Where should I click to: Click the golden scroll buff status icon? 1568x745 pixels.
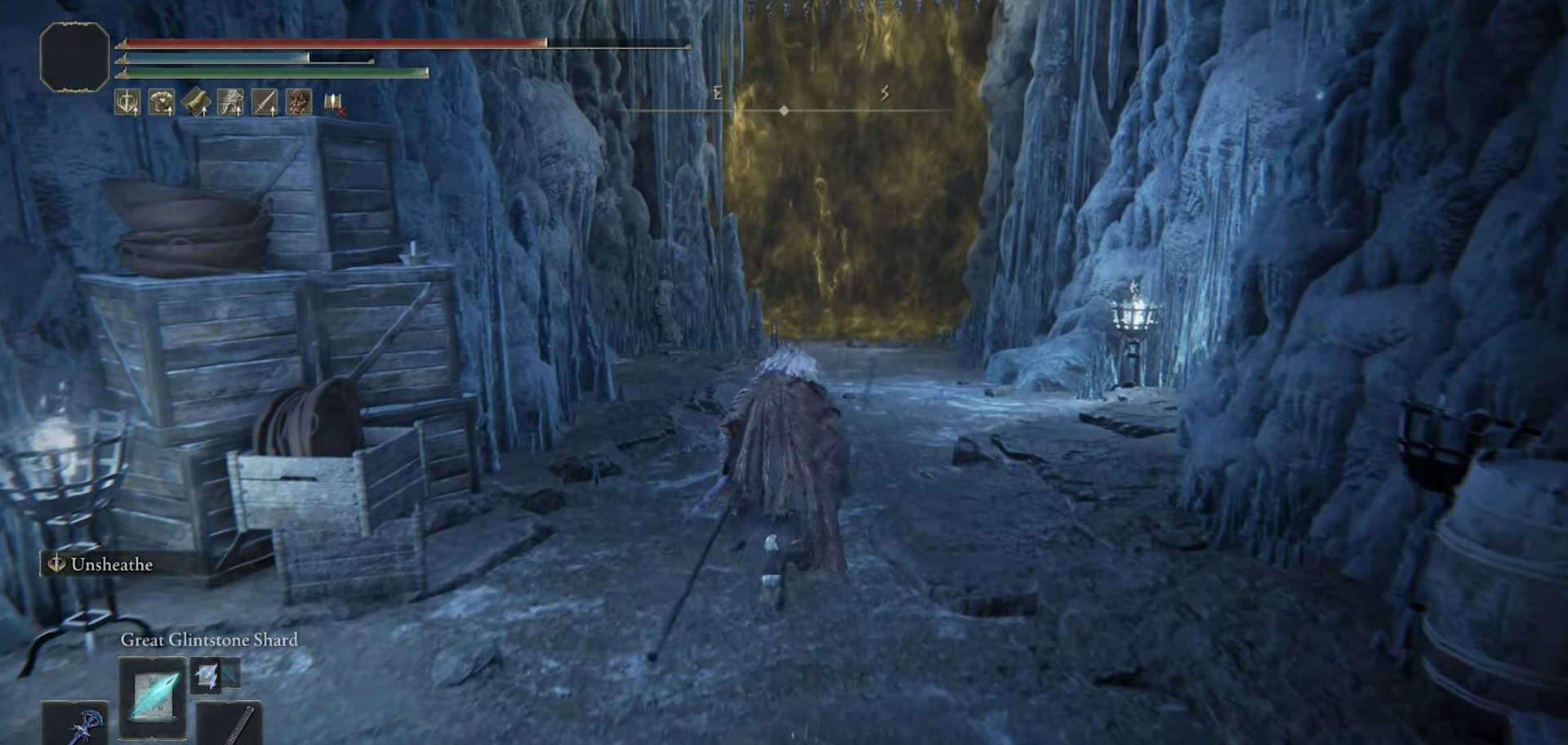coord(196,102)
